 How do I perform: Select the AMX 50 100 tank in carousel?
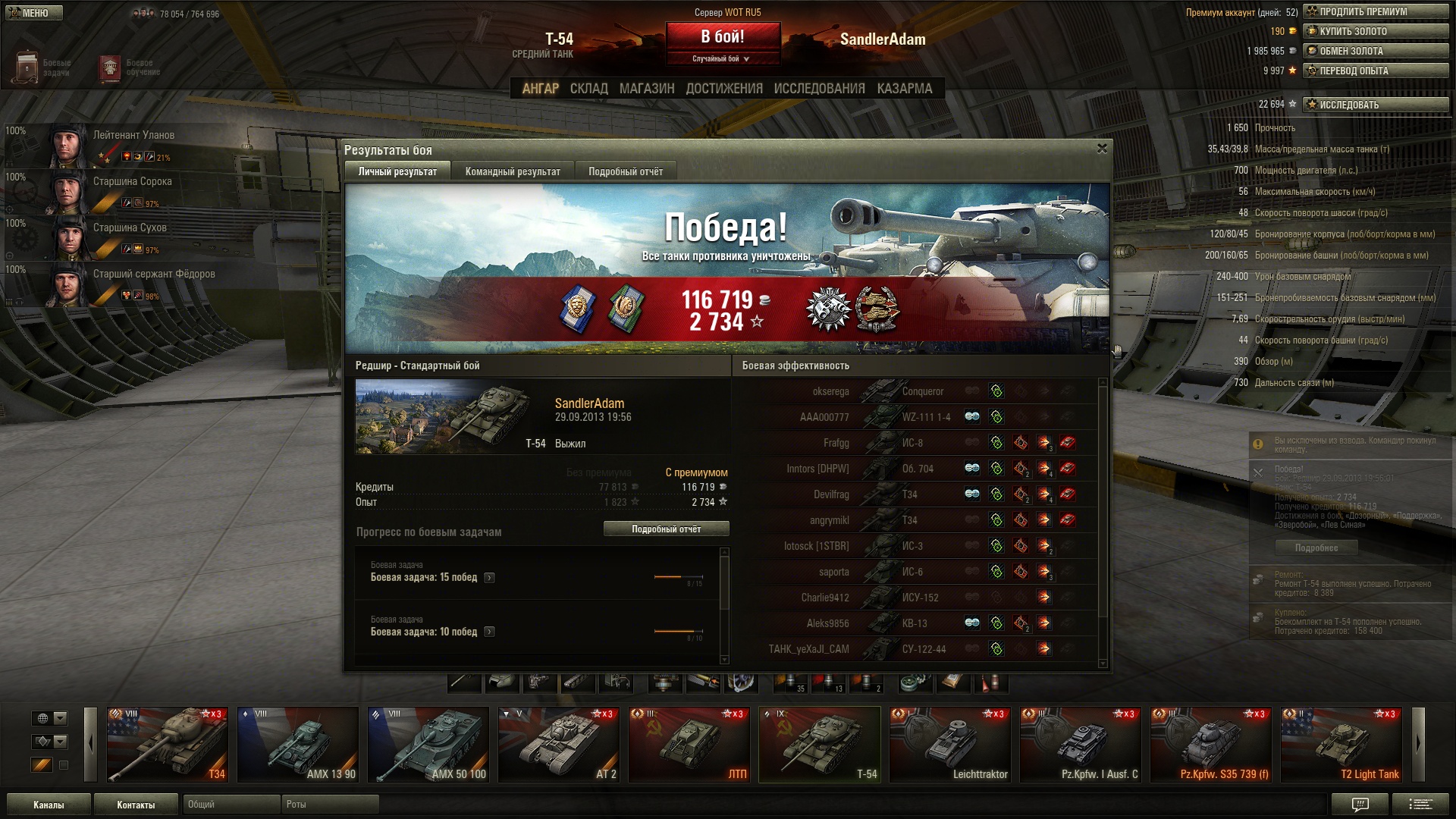pos(428,745)
